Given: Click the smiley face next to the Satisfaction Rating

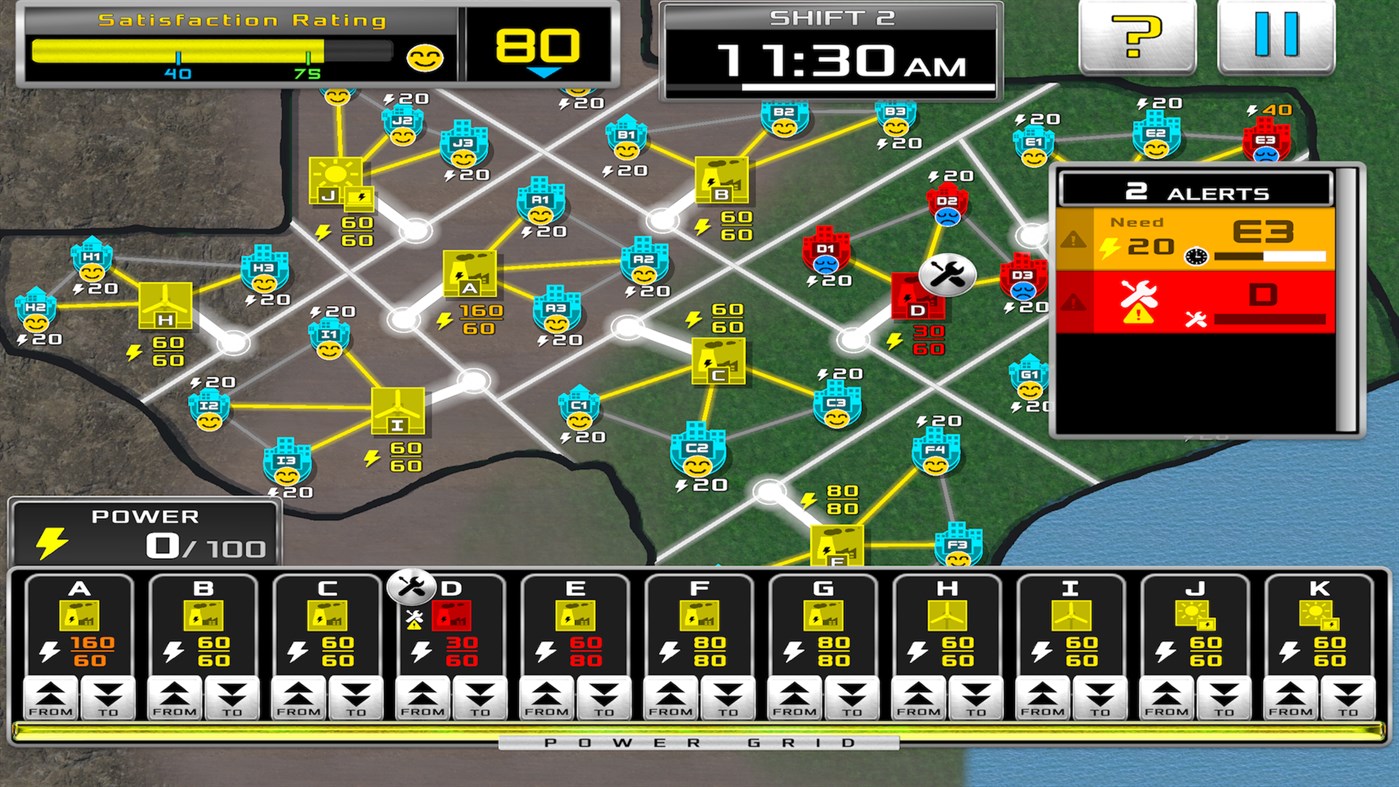Looking at the screenshot, I should pos(424,58).
